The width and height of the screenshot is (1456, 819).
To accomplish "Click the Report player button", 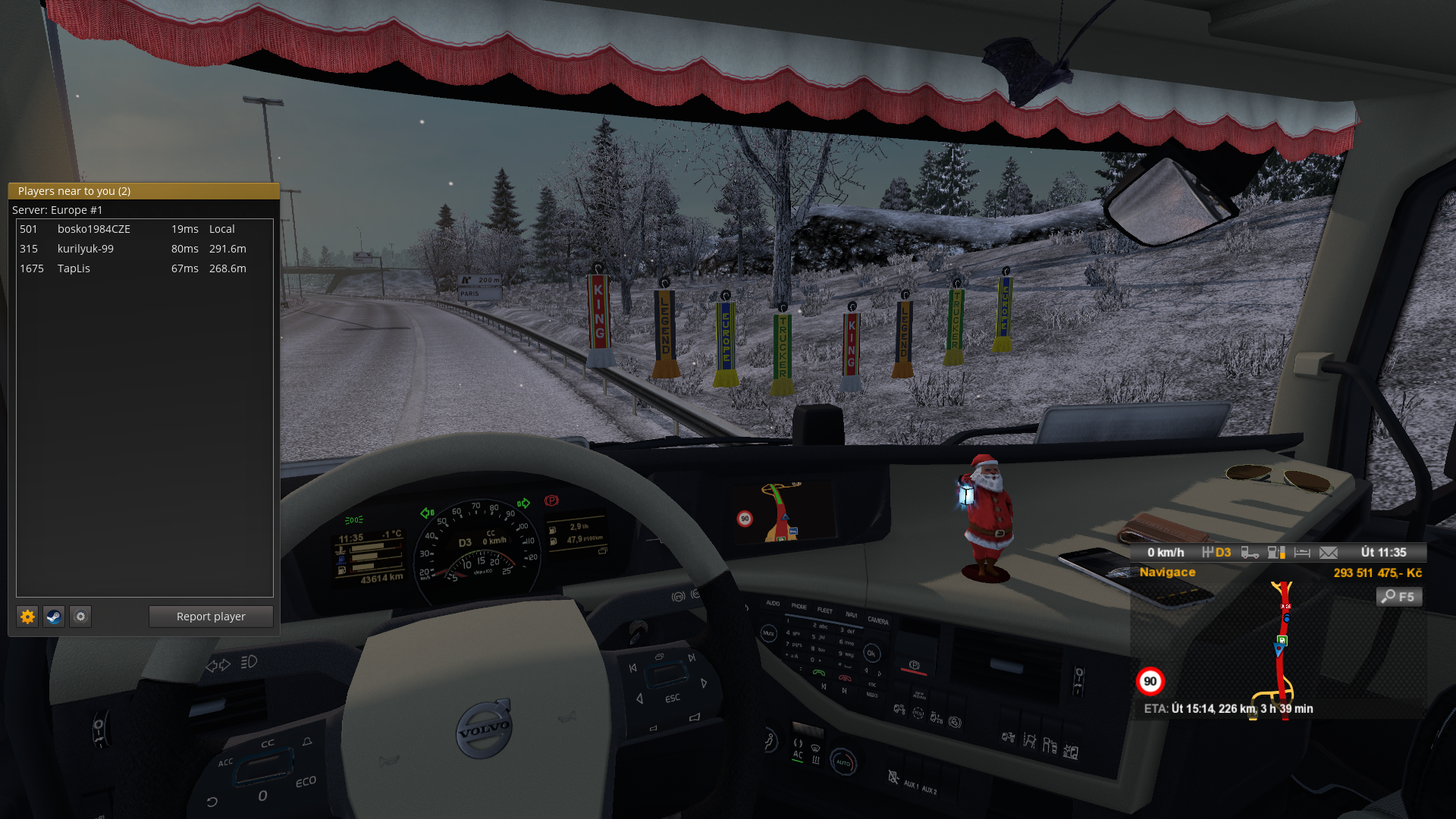I will [x=211, y=617].
